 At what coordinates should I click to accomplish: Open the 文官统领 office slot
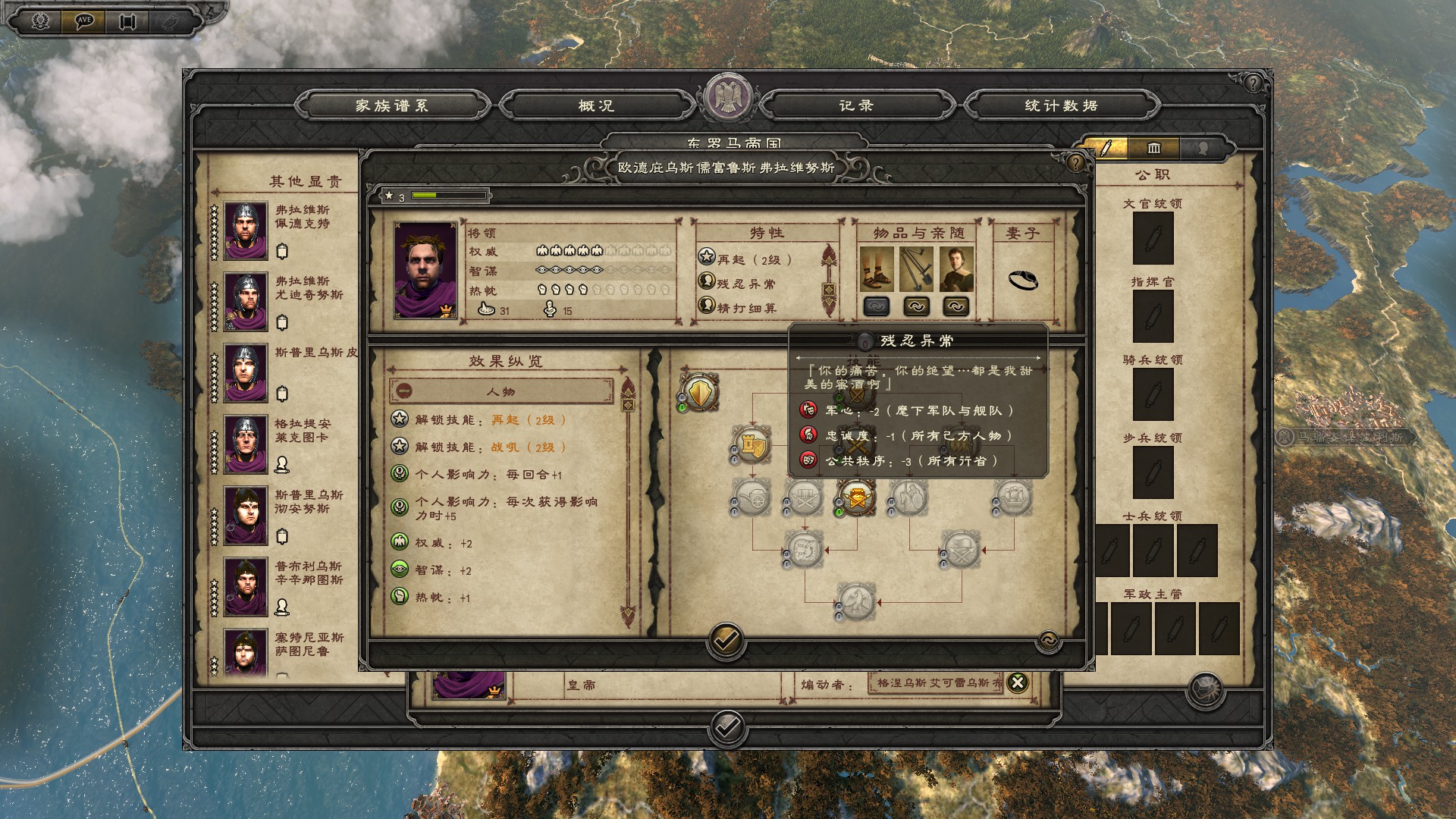click(1153, 238)
